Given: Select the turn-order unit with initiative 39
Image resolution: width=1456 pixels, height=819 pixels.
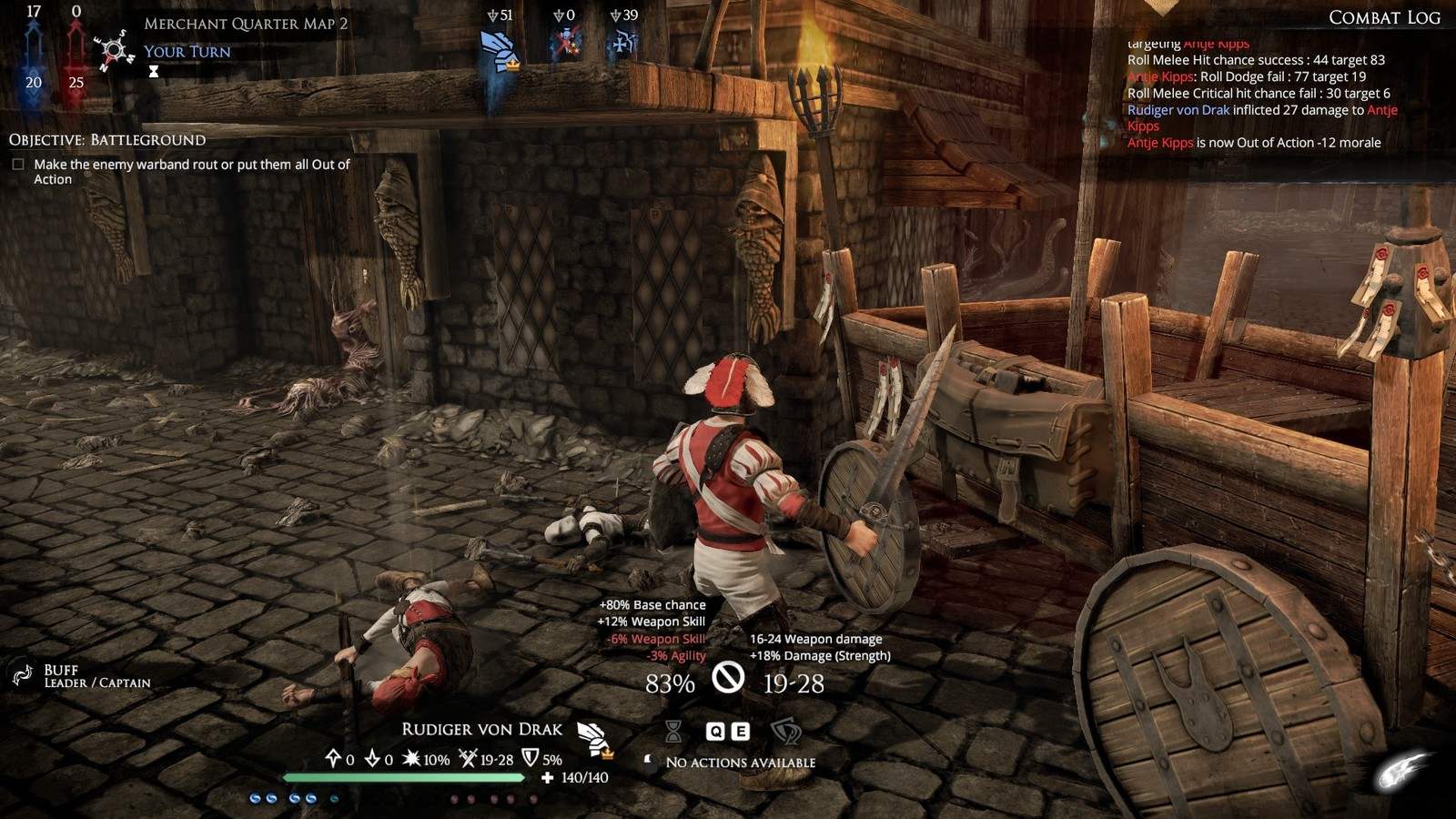Looking at the screenshot, I should 625,44.
